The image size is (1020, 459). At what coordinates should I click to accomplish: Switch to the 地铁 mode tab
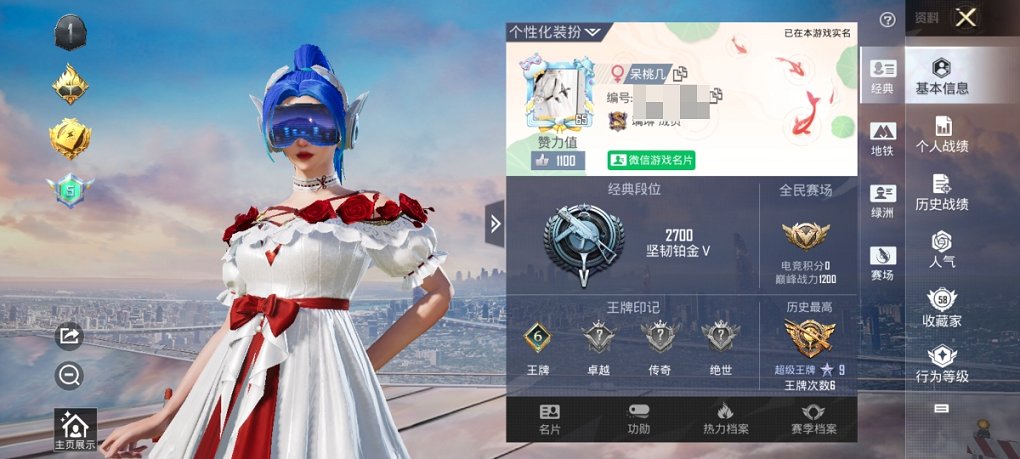pos(882,139)
